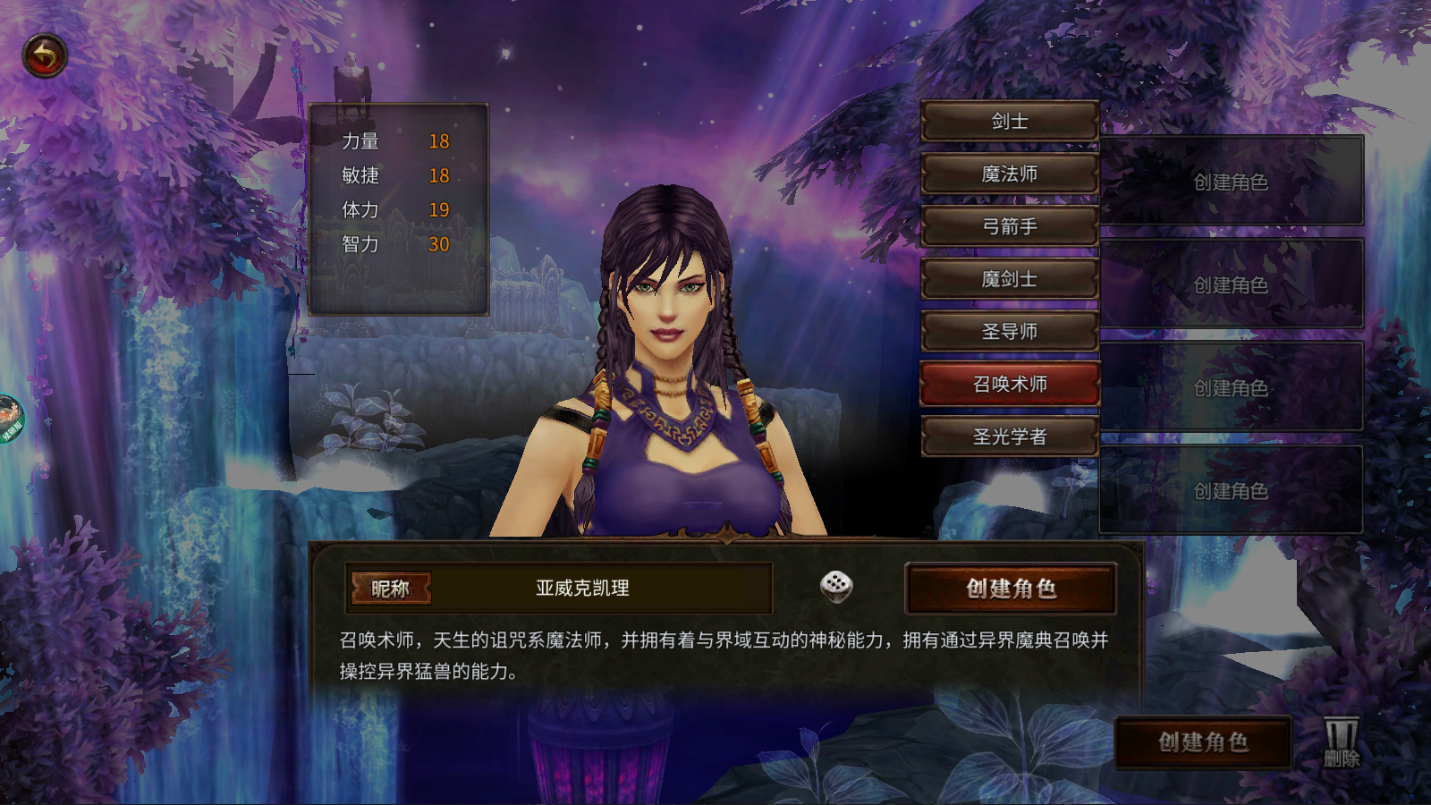Delete character with the 删除 trash icon
Viewport: 1431px width, 805px height.
pyautogui.click(x=1341, y=742)
